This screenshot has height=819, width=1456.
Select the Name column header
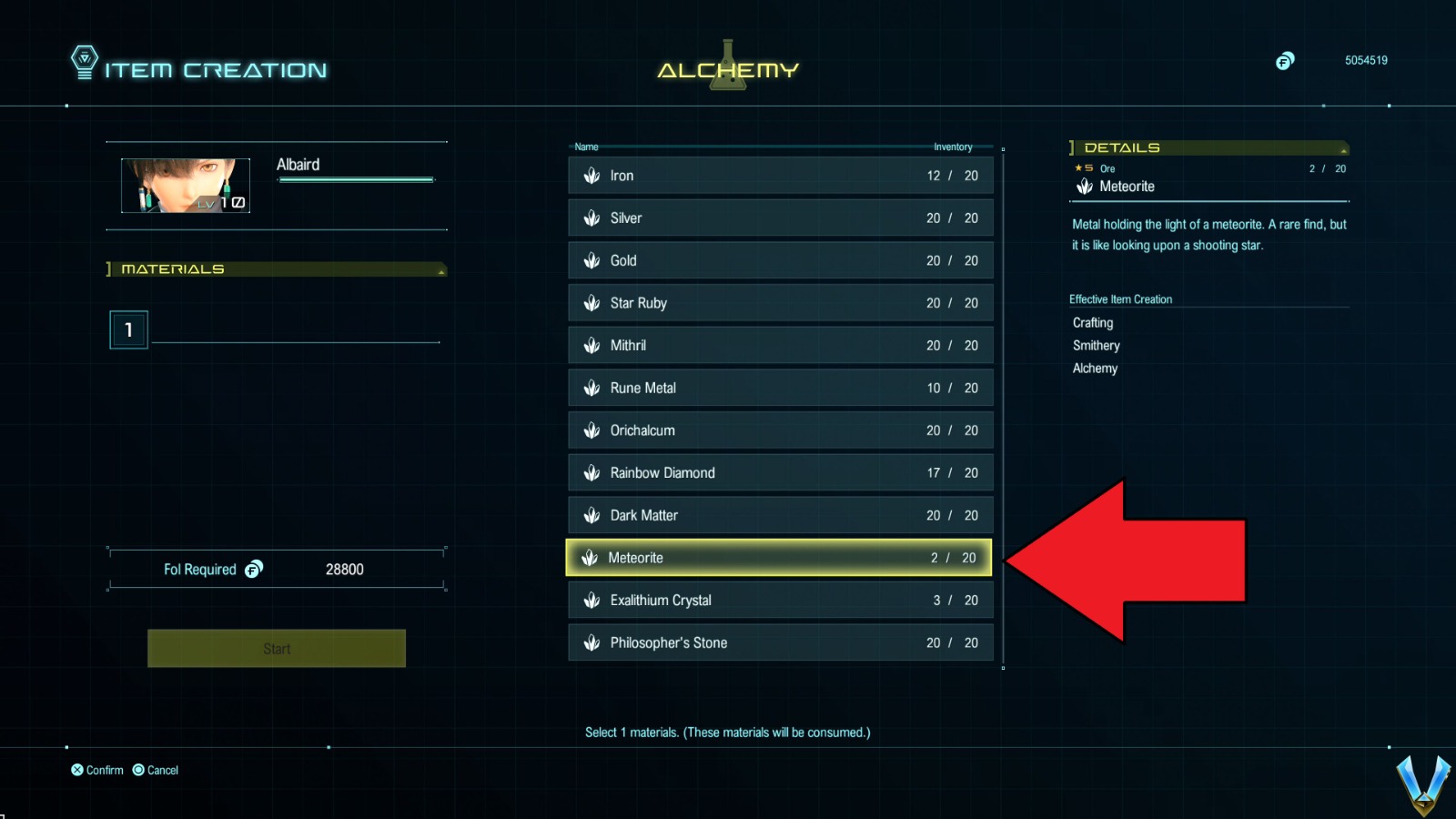(x=586, y=147)
